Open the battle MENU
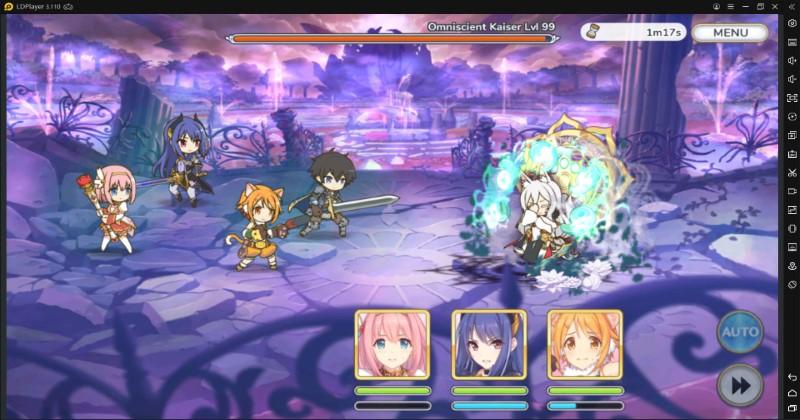 729,32
